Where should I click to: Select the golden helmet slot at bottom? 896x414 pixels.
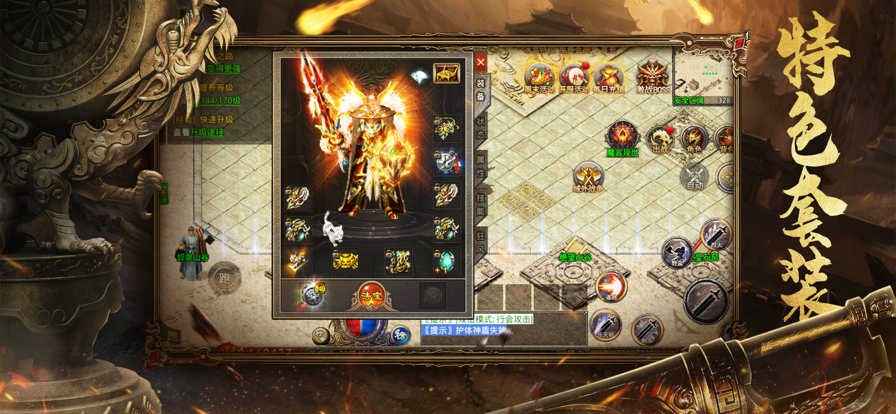[x=346, y=261]
